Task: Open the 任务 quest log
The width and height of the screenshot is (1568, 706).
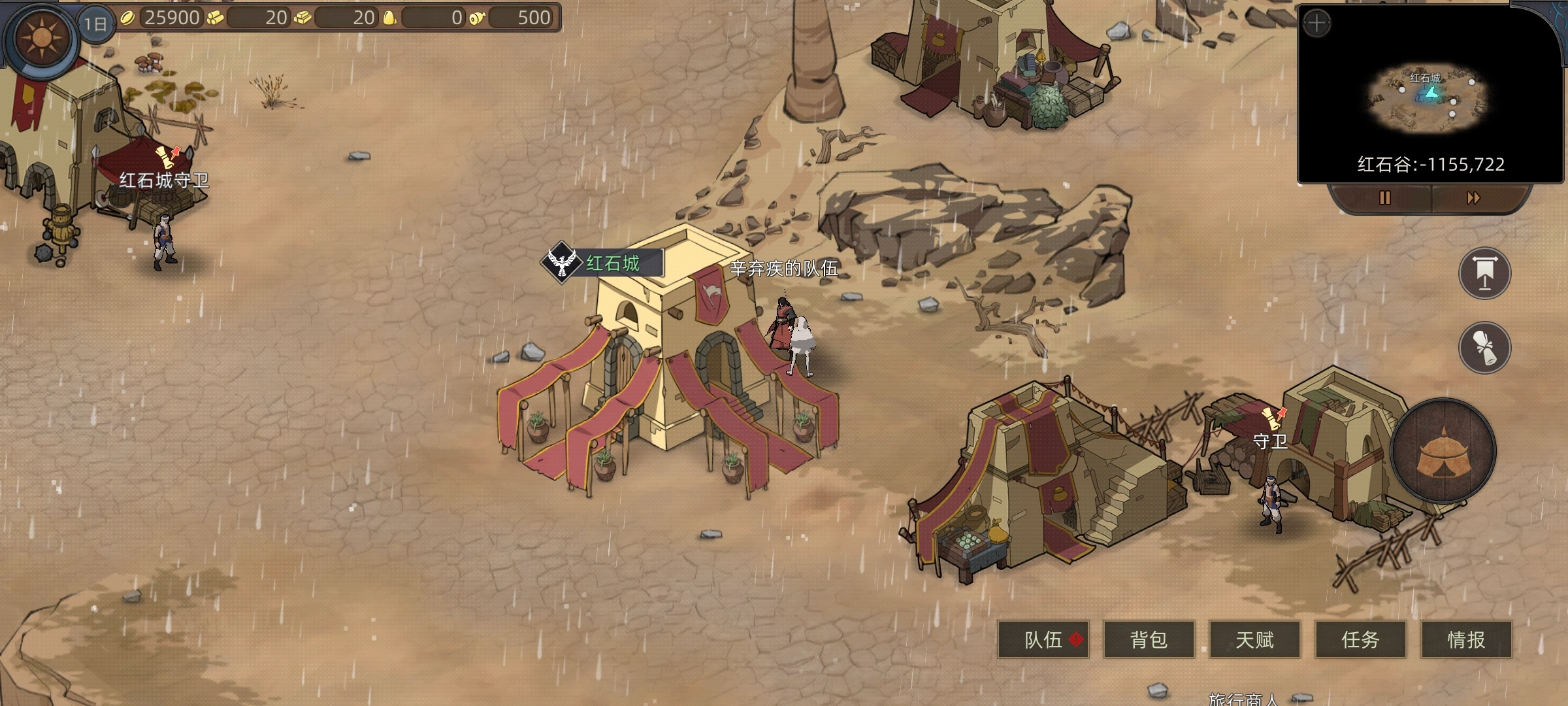Action: click(x=1360, y=639)
